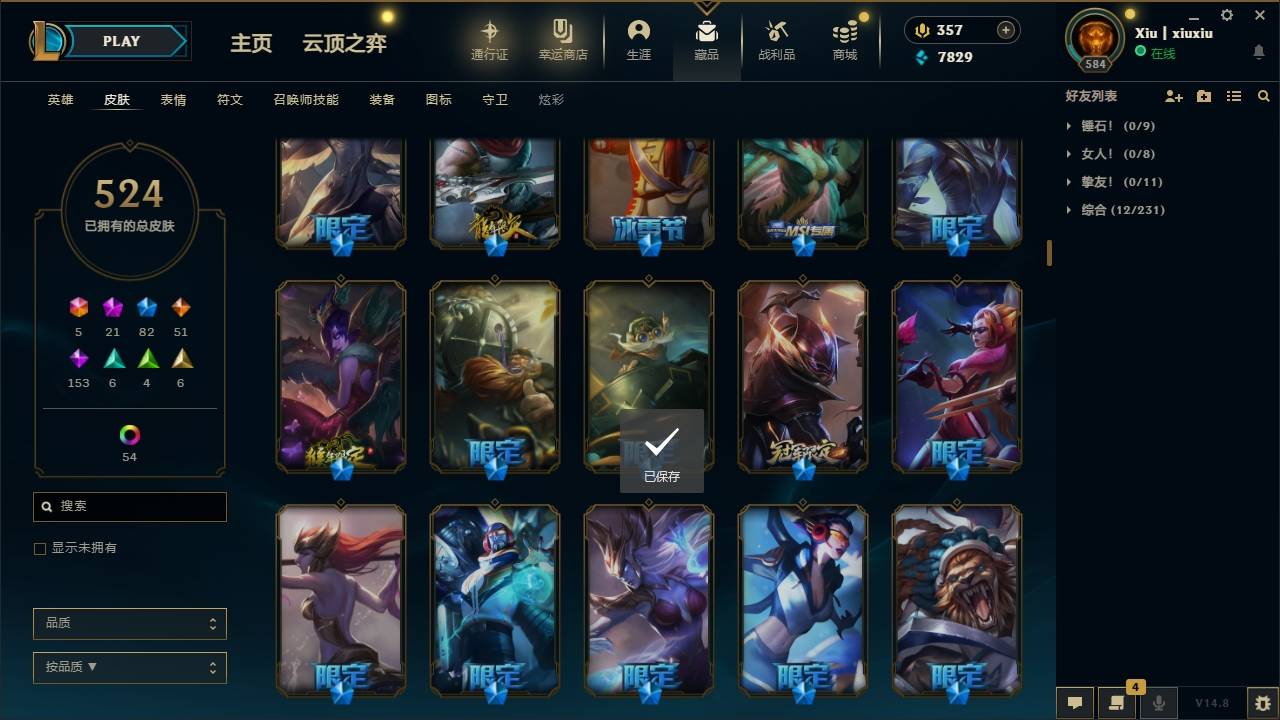Viewport: 1280px width, 720px height.
Task: Enable the 显示未拥有 checkbox
Action: [39, 548]
